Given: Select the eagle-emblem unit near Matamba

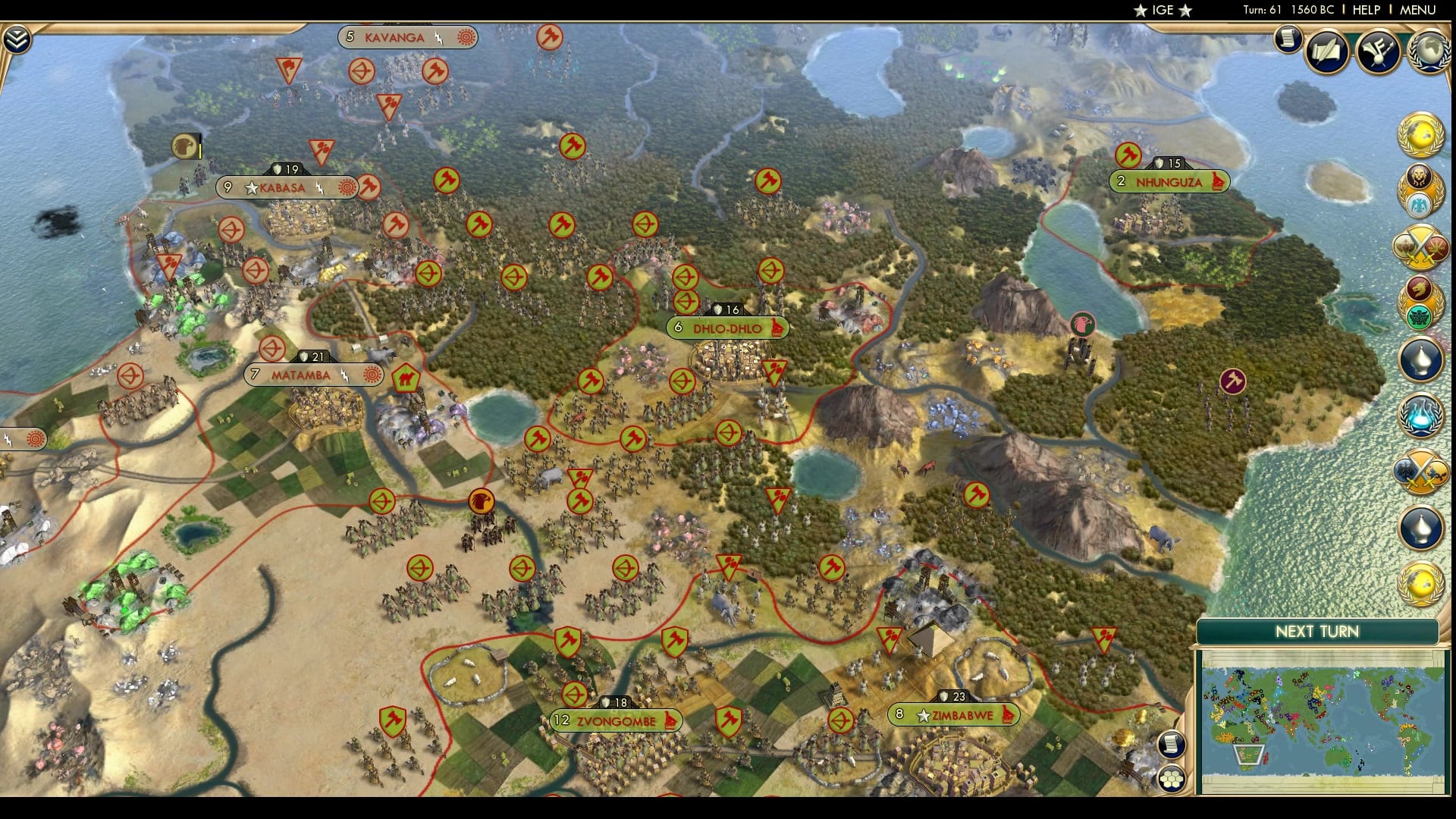Looking at the screenshot, I should (480, 500).
